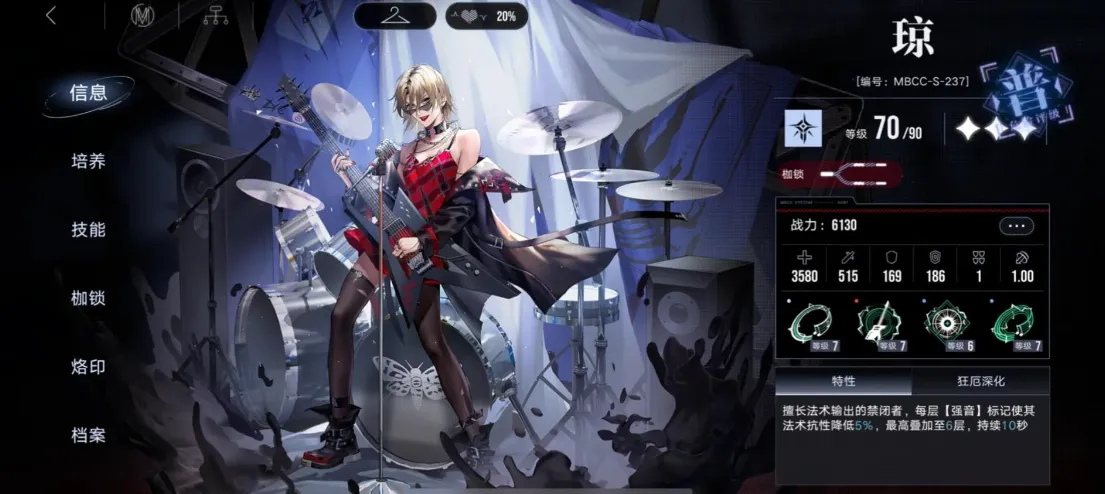Open the 培养 menu entry
The image size is (1105, 494).
[x=88, y=161]
